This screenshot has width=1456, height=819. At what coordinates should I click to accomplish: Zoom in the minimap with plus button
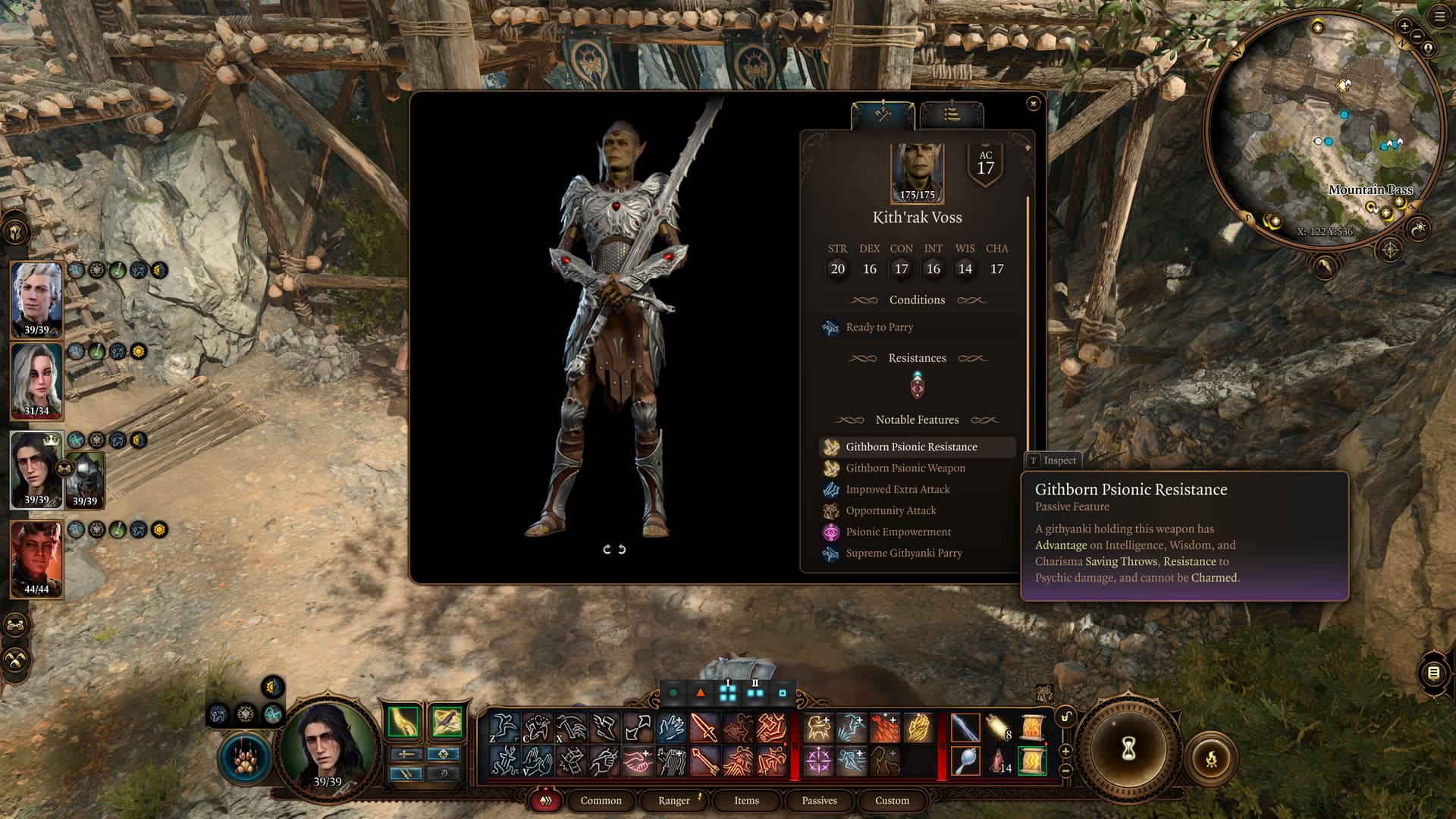coord(1404,26)
